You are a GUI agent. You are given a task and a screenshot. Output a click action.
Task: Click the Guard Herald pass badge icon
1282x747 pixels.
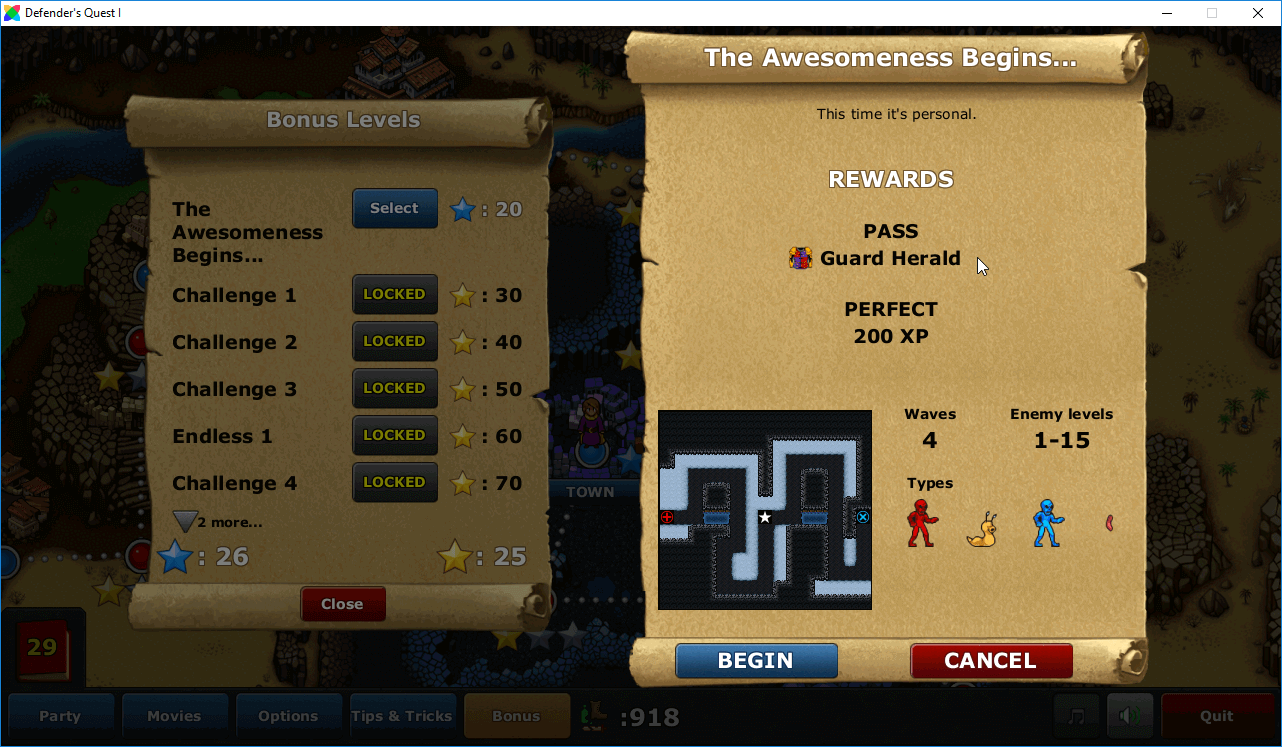point(799,257)
